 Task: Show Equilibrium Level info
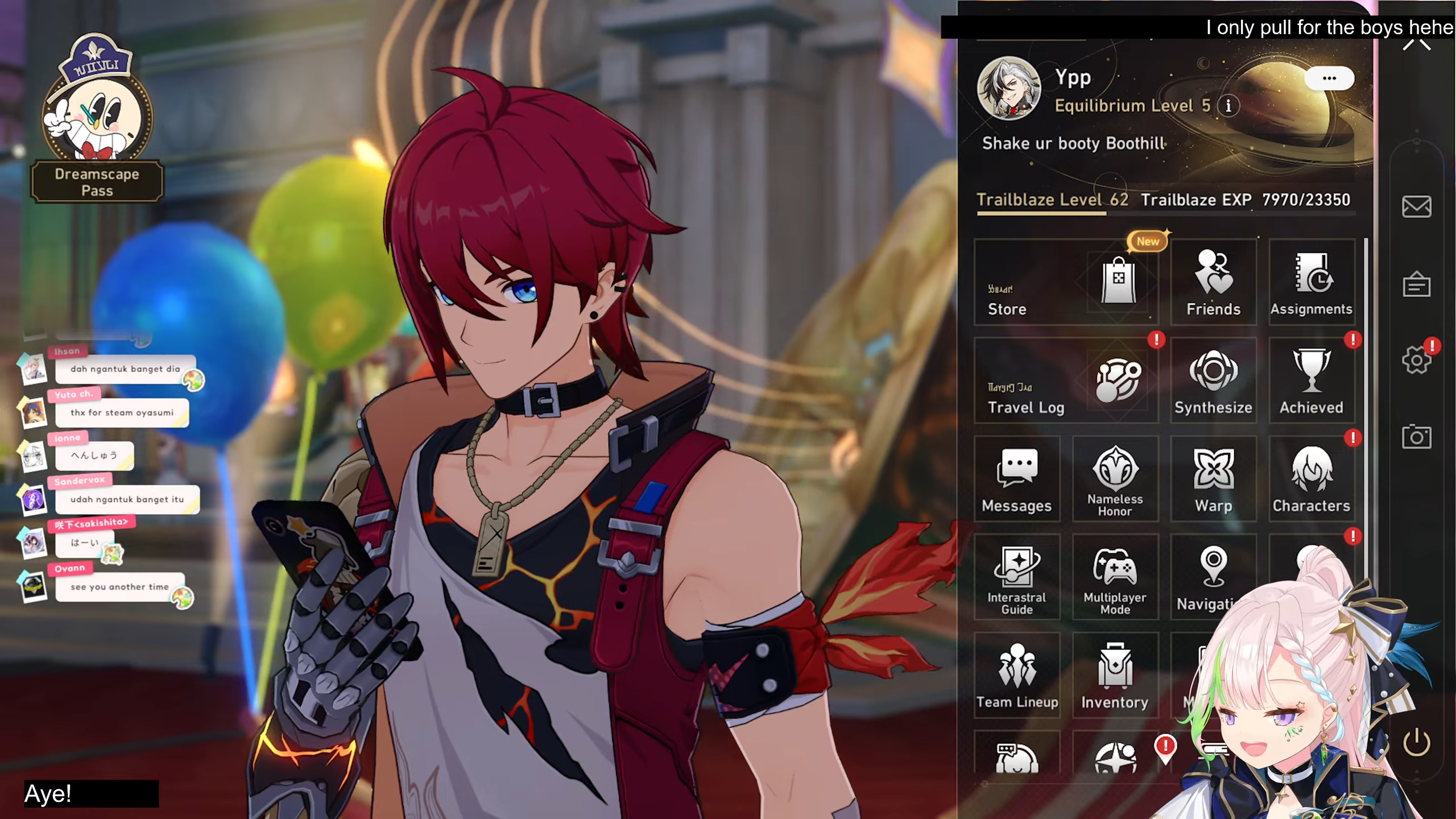tap(1228, 106)
